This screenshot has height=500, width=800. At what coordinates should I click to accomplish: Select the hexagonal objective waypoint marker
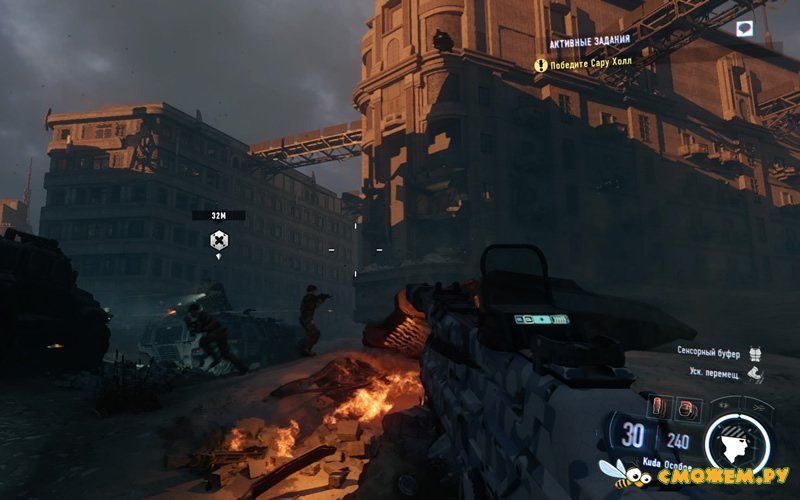click(x=218, y=240)
